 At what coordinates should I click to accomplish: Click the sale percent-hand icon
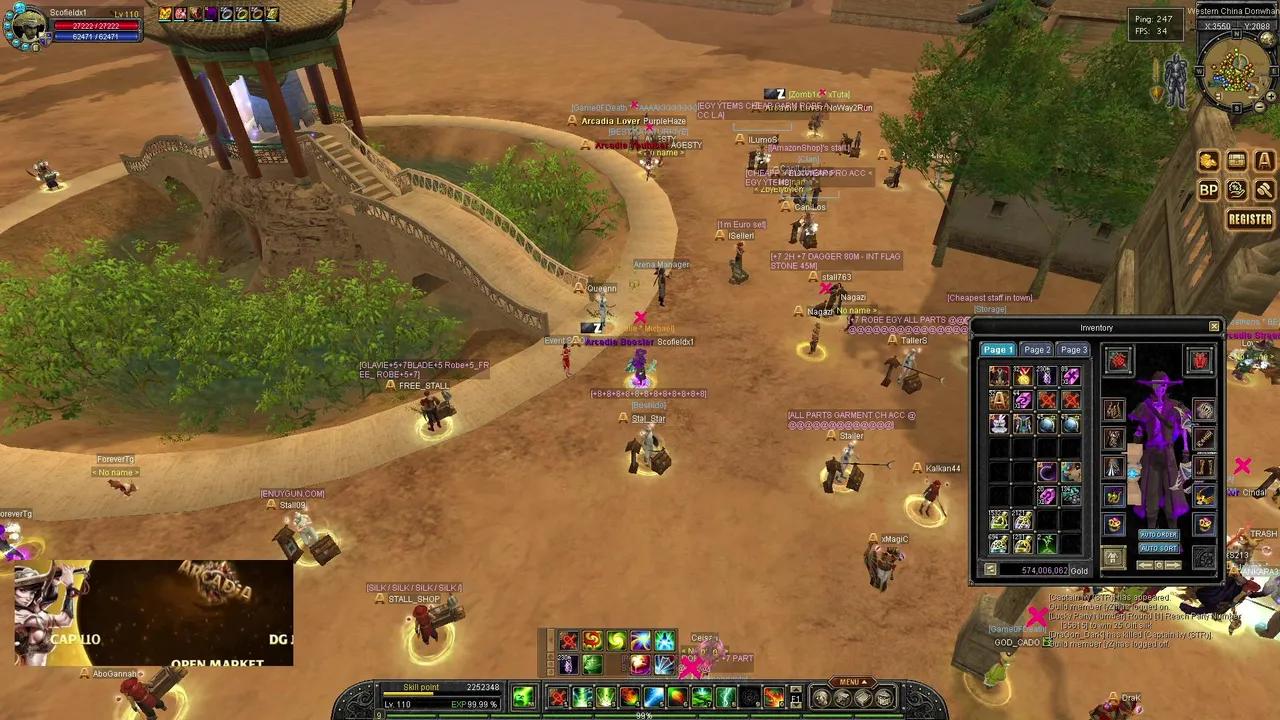pyautogui.click(x=1237, y=190)
